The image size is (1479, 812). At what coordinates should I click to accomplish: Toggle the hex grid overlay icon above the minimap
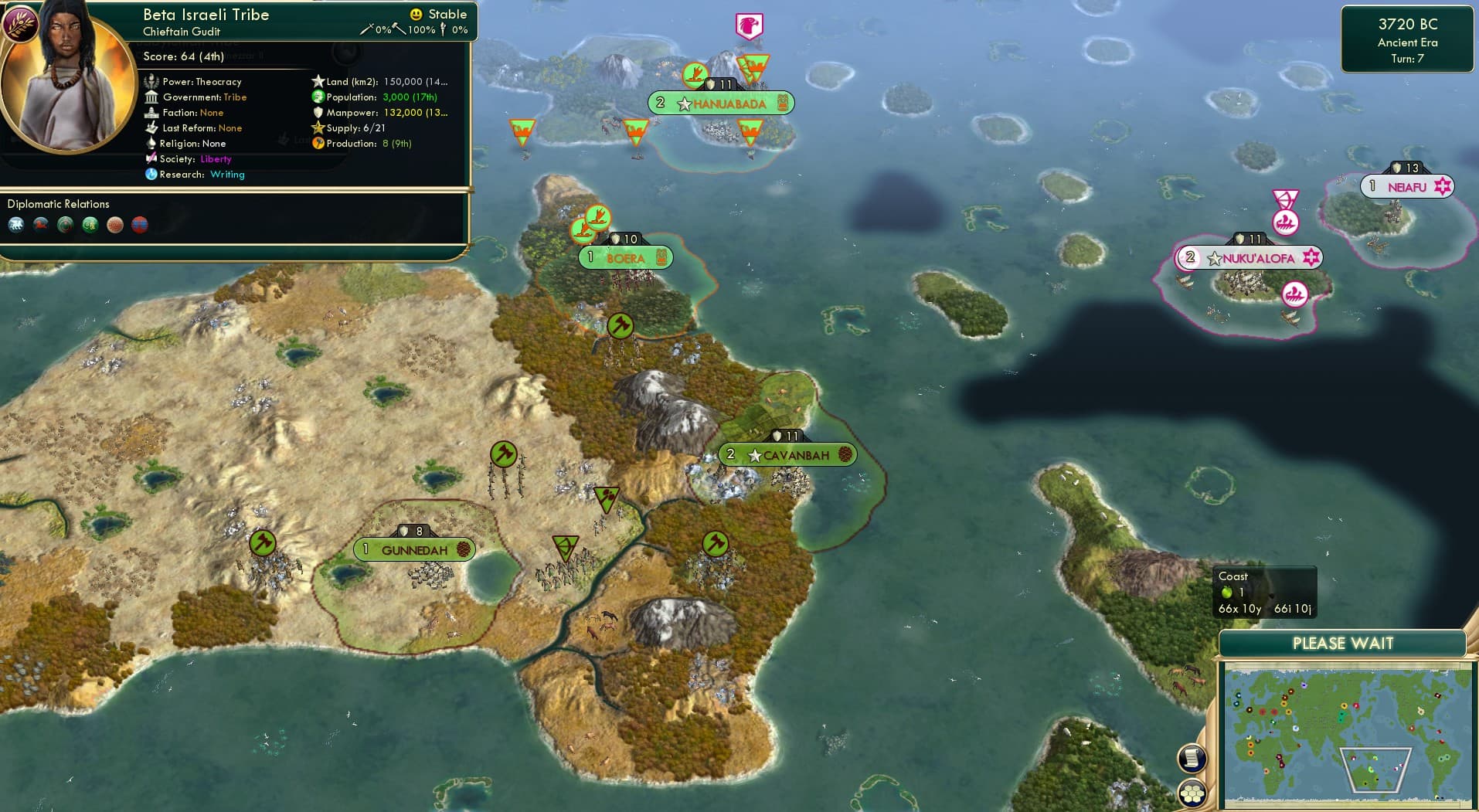[x=1192, y=793]
